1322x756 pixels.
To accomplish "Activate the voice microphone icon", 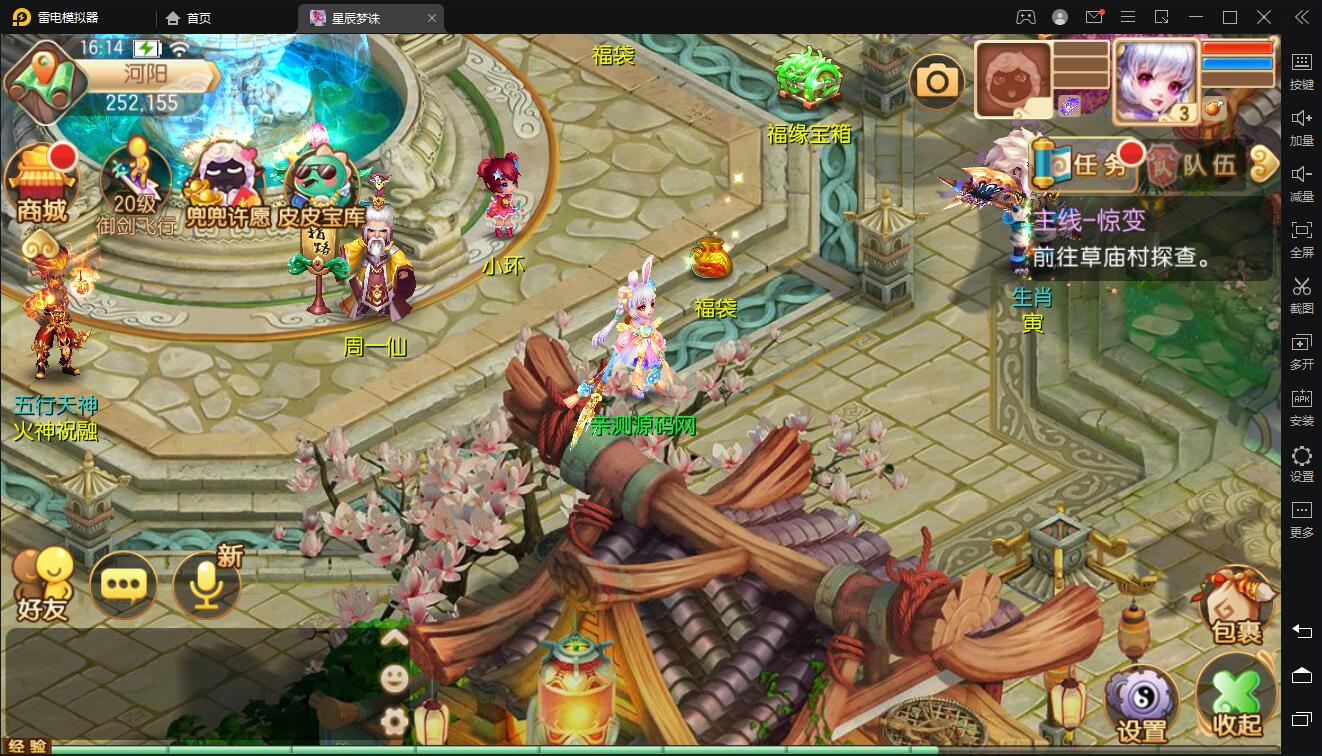I will coord(206,585).
